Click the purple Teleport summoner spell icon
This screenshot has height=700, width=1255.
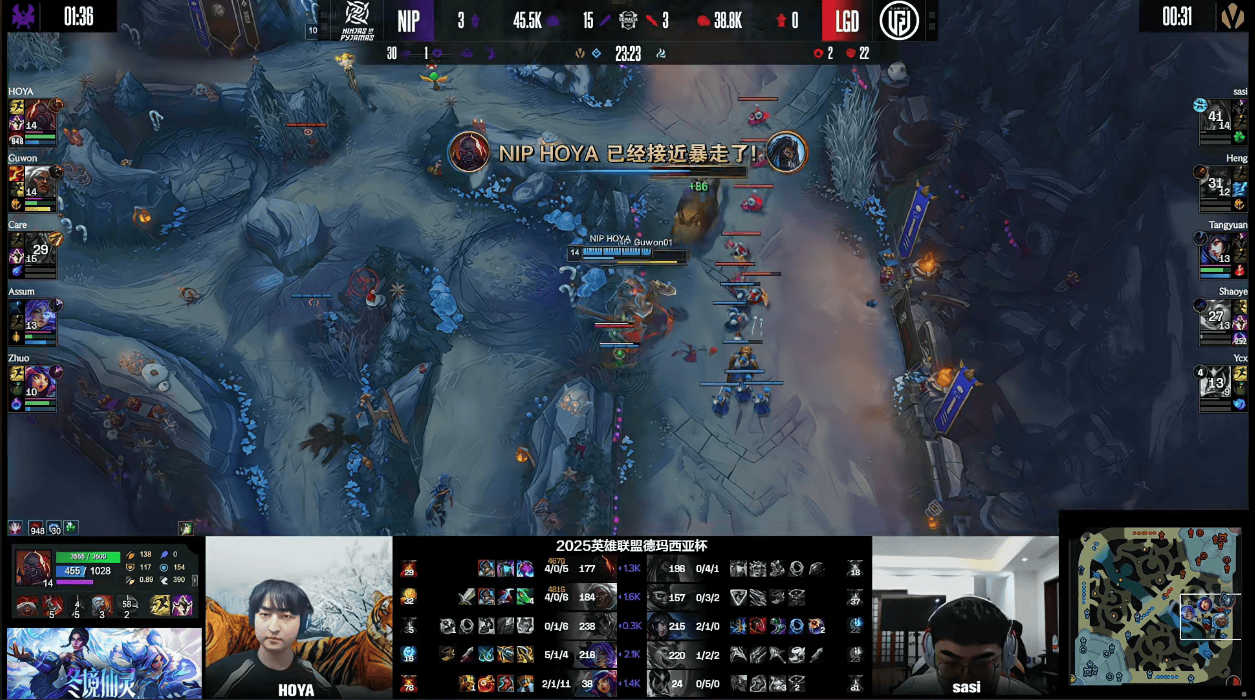(x=183, y=606)
